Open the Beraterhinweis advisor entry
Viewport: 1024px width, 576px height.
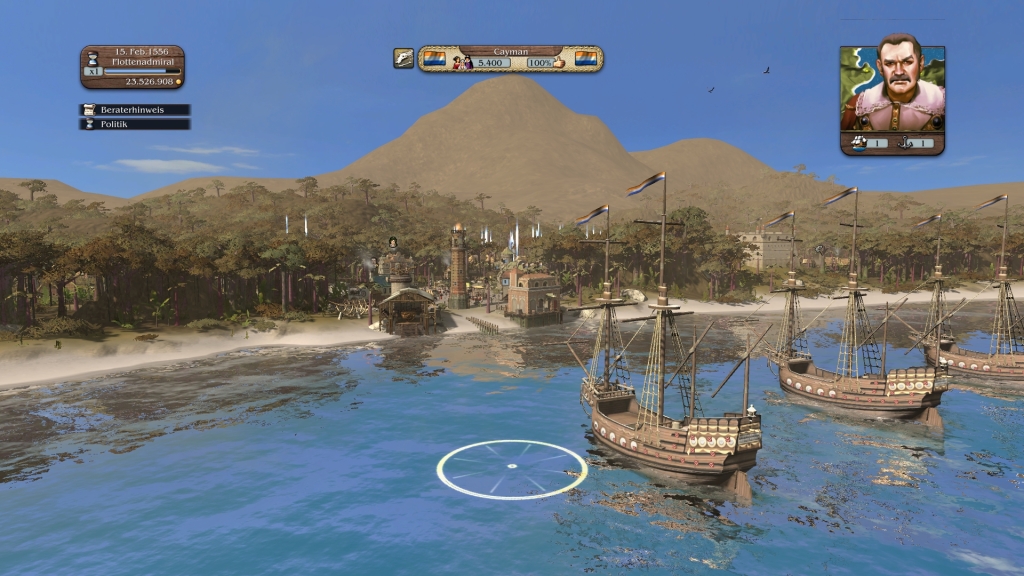pos(134,110)
